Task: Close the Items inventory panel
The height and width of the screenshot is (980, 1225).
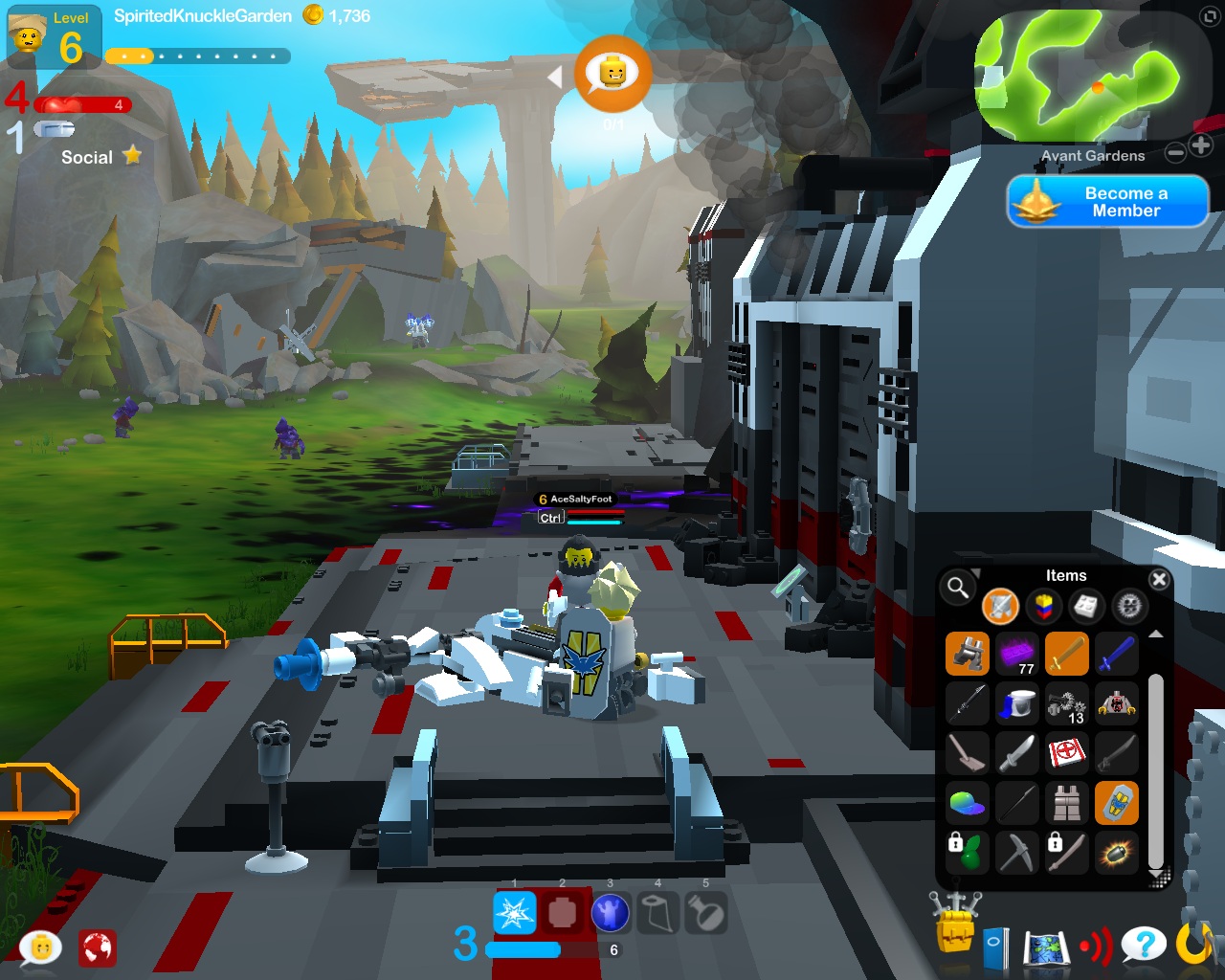Action: click(x=1159, y=579)
